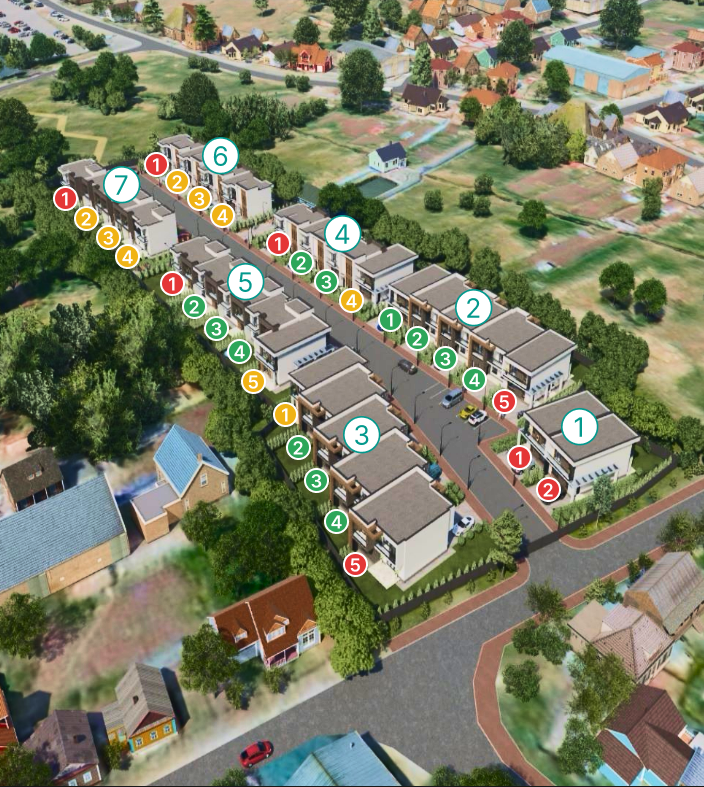This screenshot has height=787, width=704.
Task: Select red unit 1 of building 7
Action: [65, 198]
